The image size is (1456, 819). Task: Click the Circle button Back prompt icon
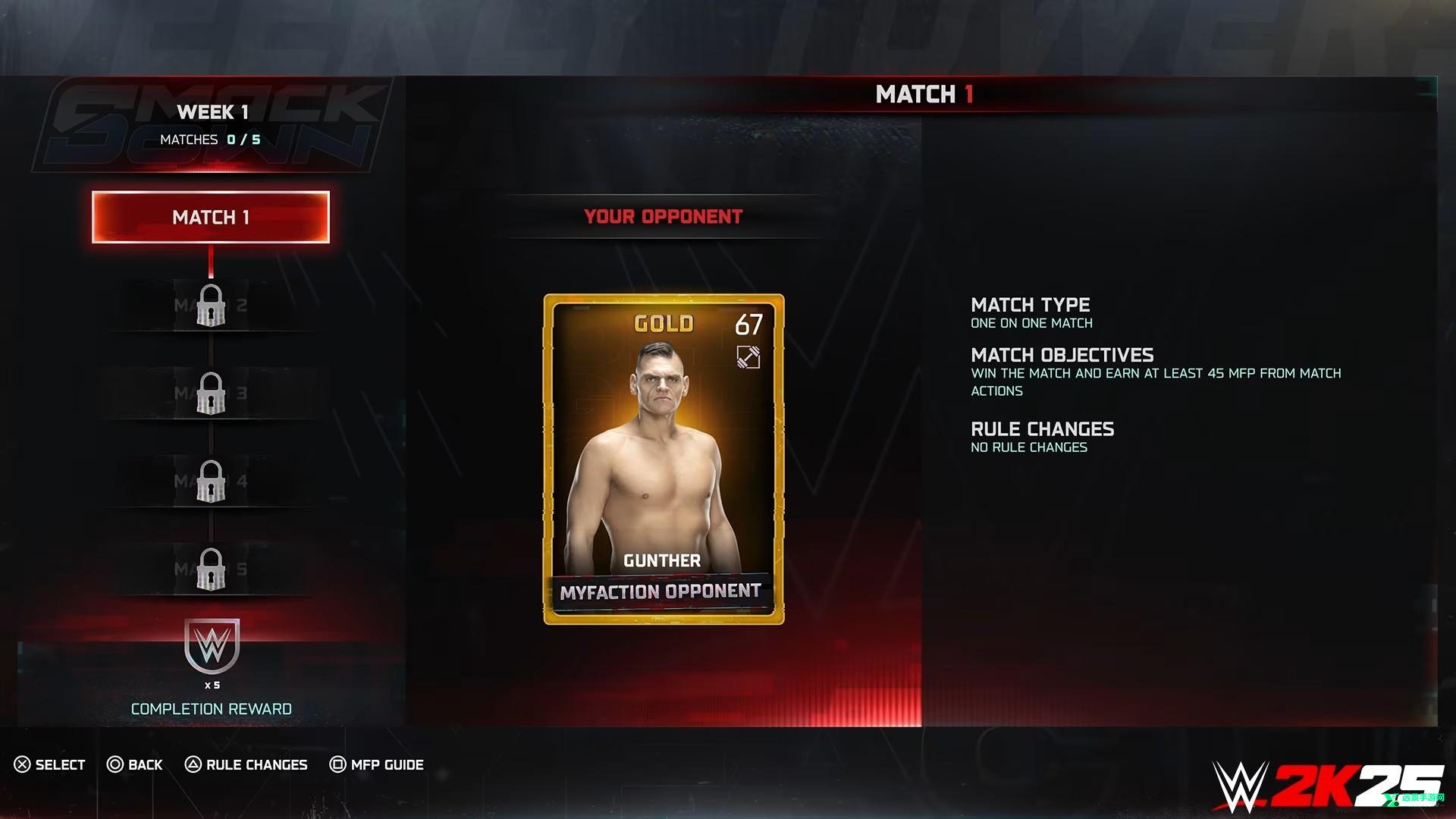coord(114,764)
